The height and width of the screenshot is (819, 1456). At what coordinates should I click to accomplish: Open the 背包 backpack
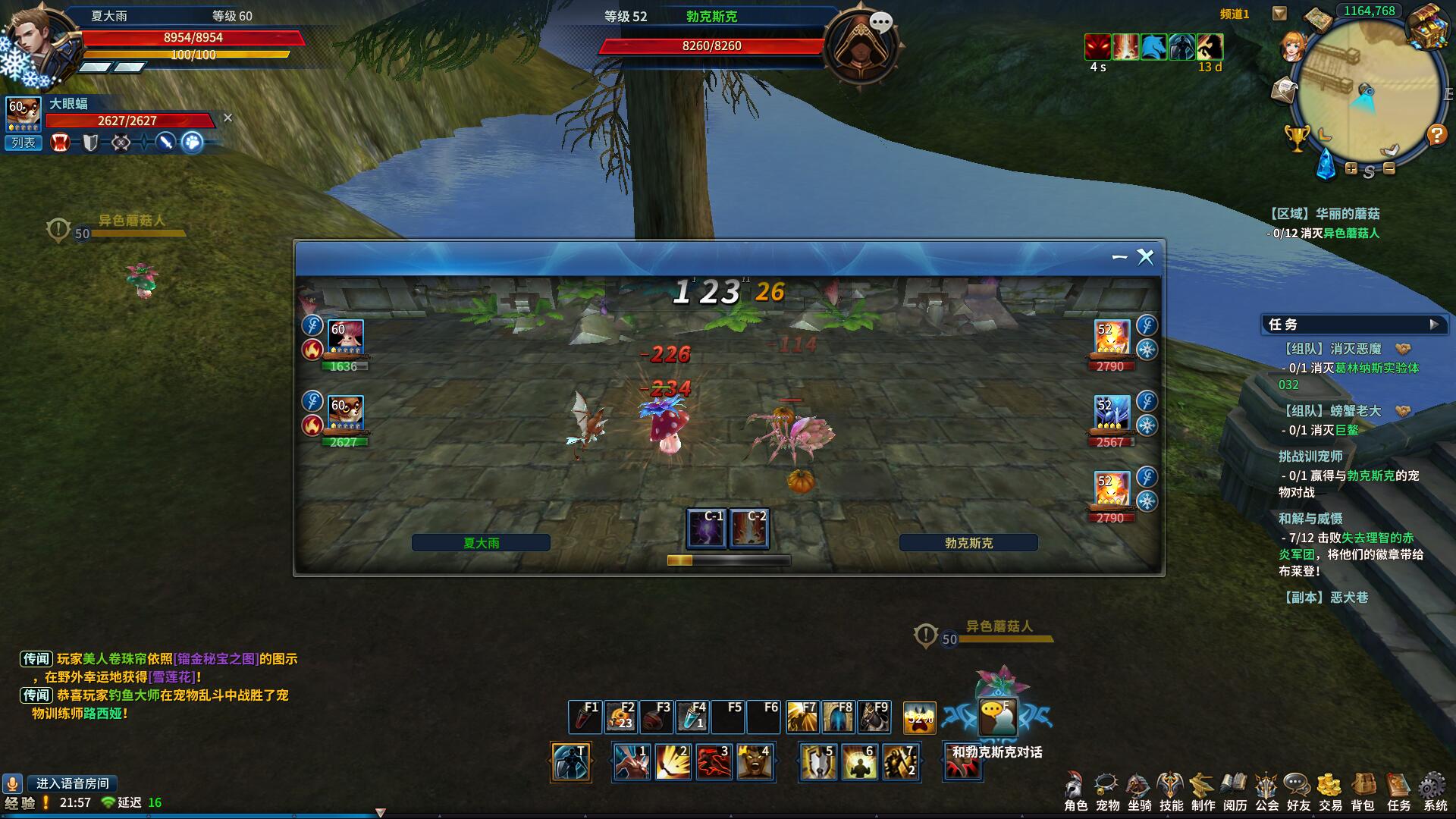(x=1363, y=791)
